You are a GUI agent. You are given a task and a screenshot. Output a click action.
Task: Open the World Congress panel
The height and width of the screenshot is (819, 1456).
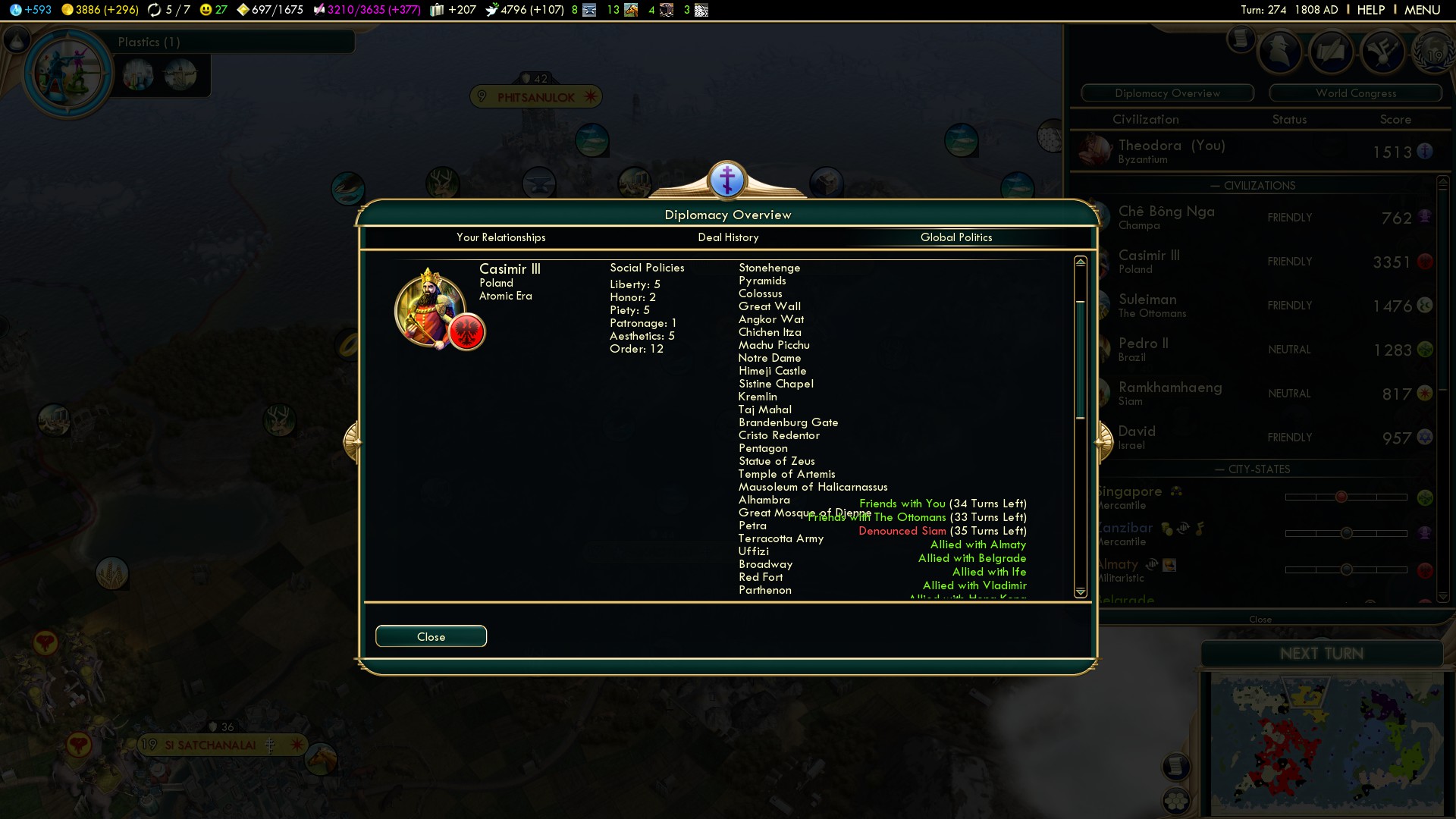[x=1355, y=93]
